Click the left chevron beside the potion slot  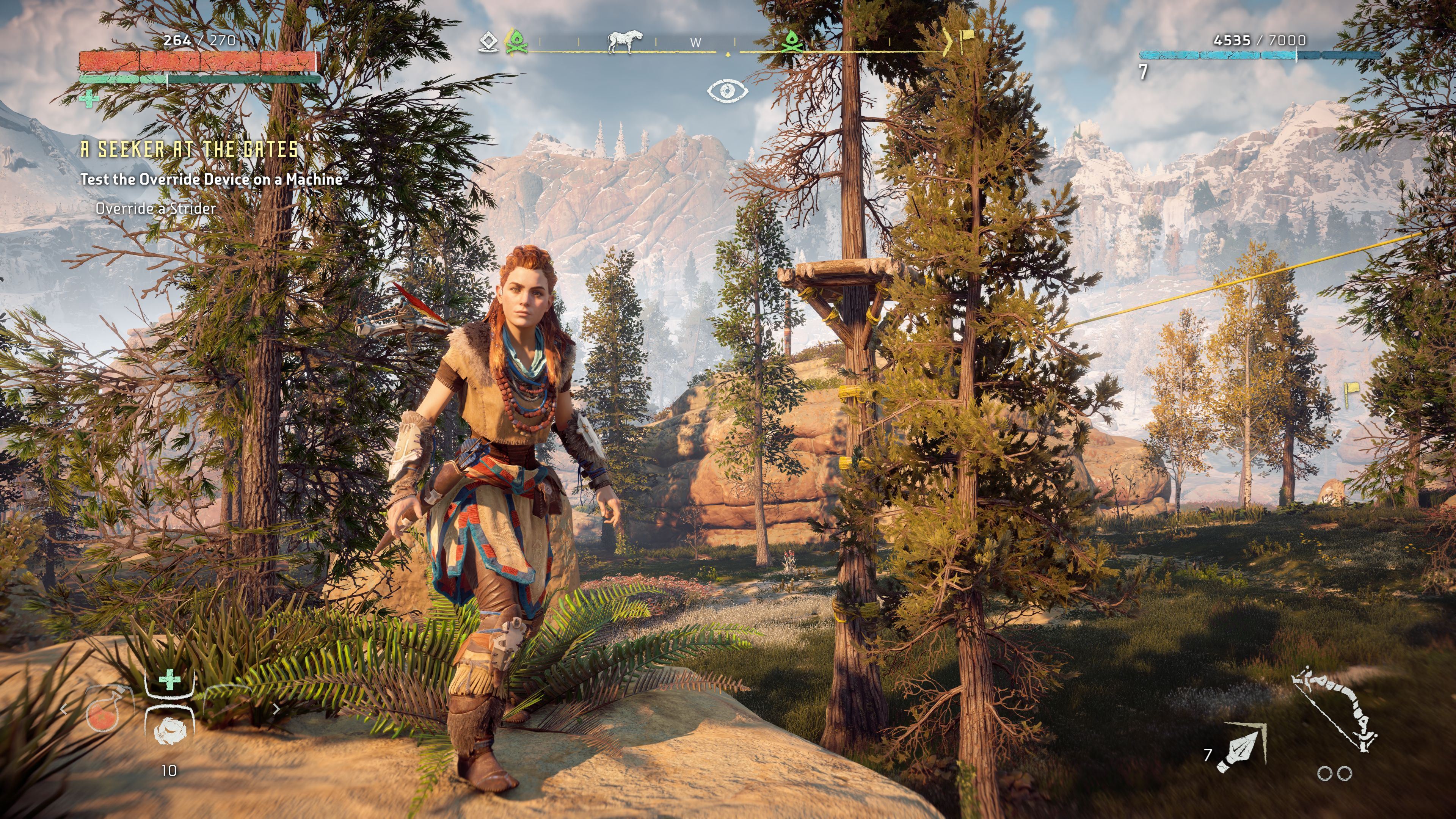(64, 709)
